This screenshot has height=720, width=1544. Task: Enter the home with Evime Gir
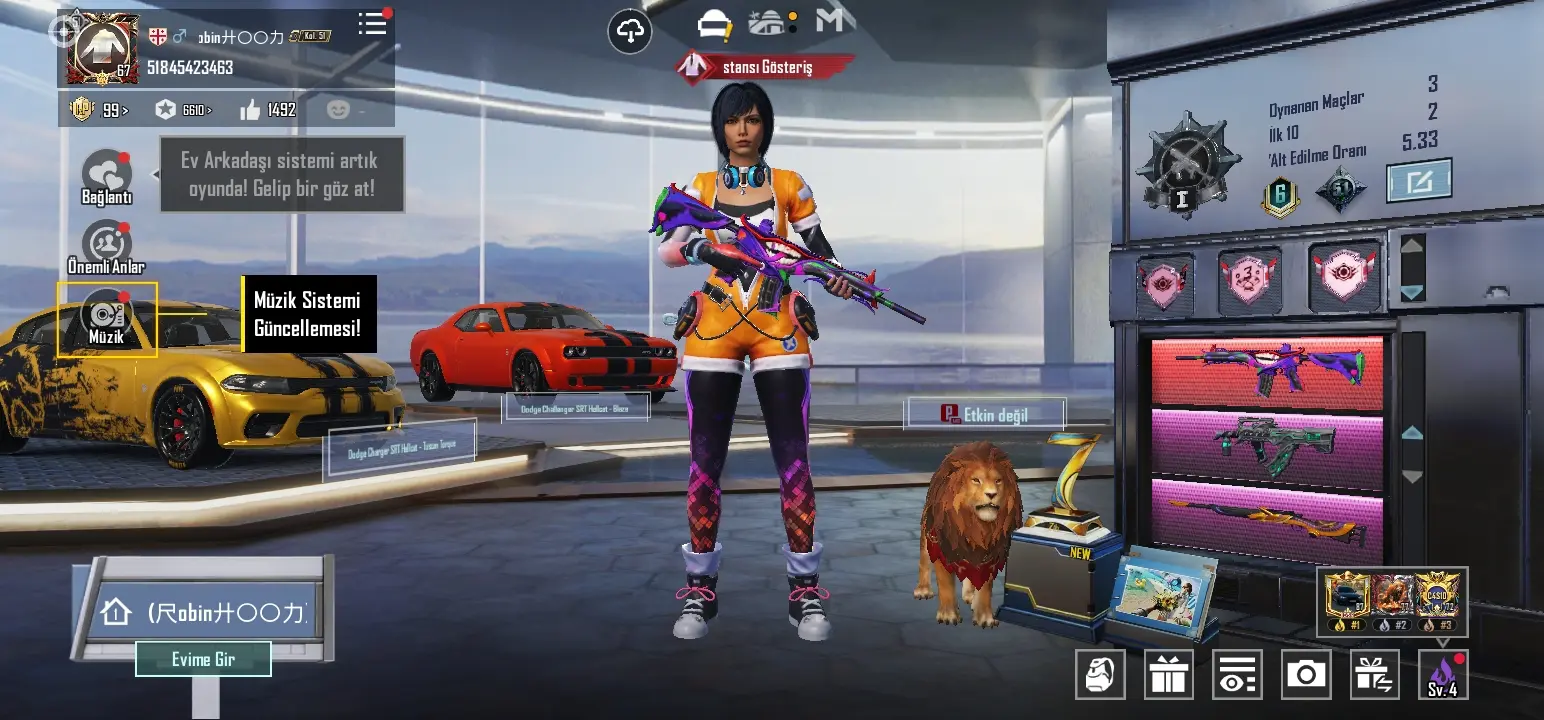203,659
